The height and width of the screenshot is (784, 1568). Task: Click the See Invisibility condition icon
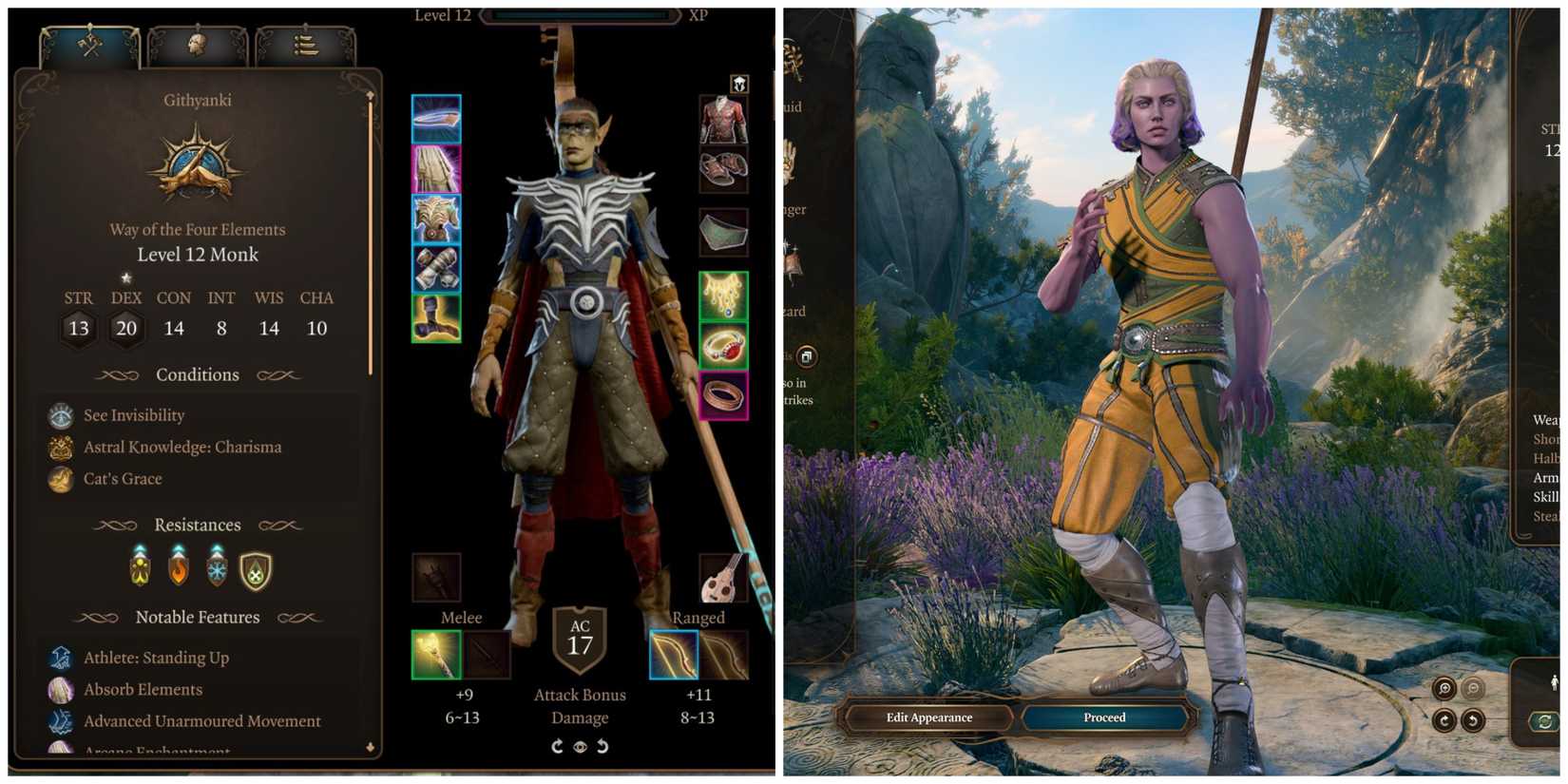point(61,414)
